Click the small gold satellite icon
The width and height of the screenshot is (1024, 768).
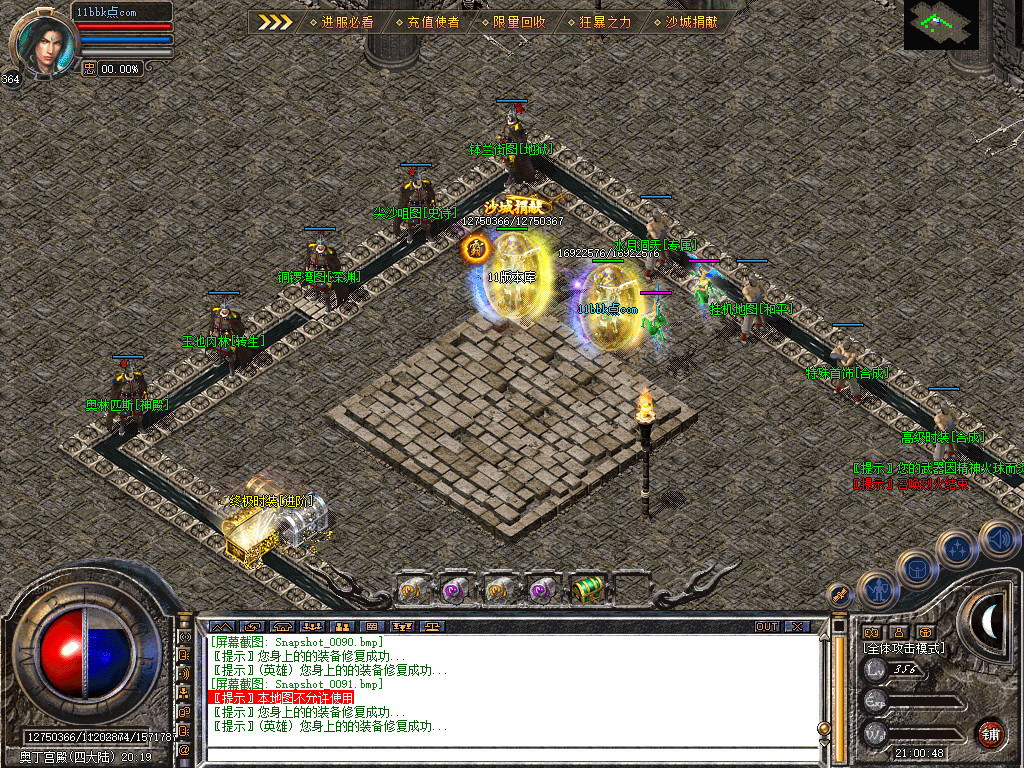click(840, 595)
